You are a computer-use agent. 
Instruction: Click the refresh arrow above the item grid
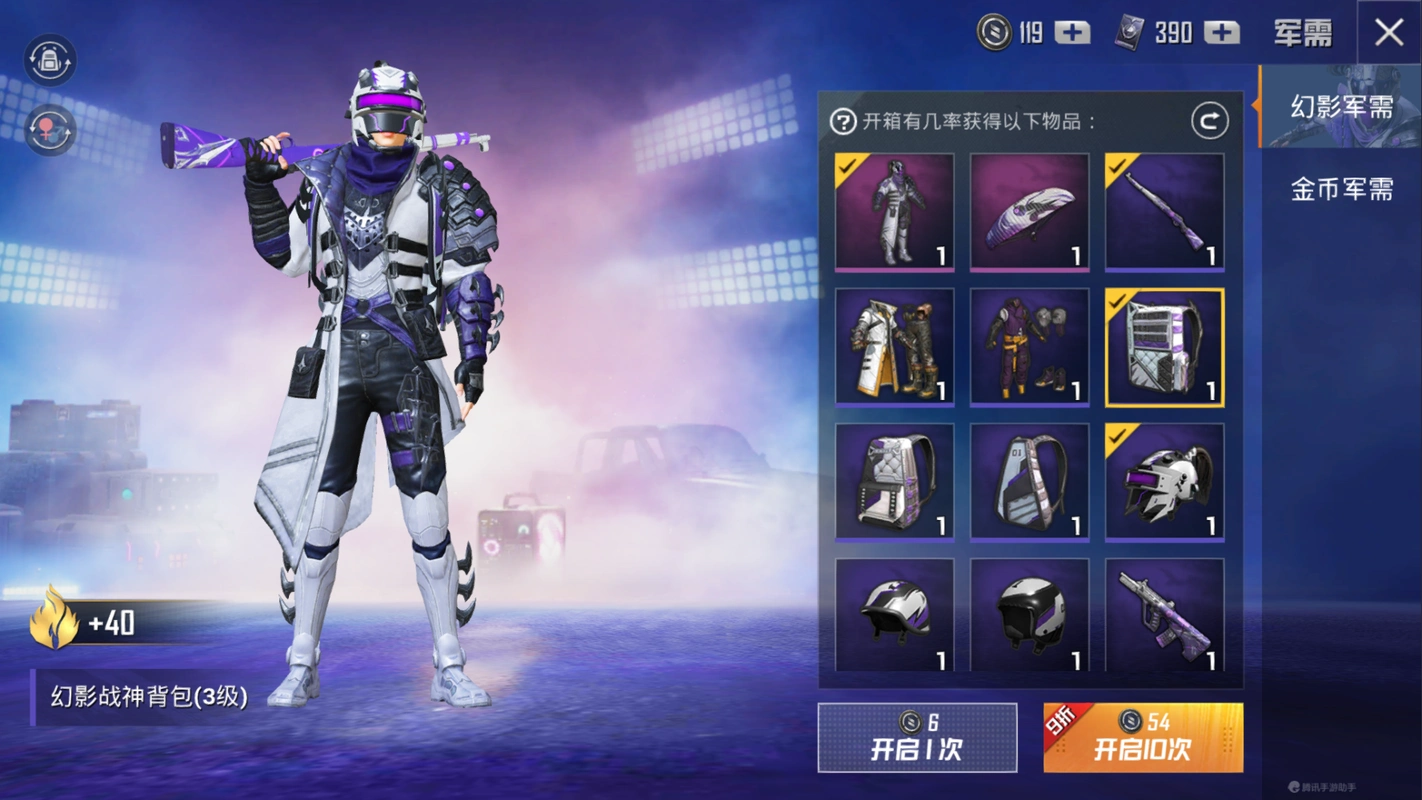tap(1209, 122)
